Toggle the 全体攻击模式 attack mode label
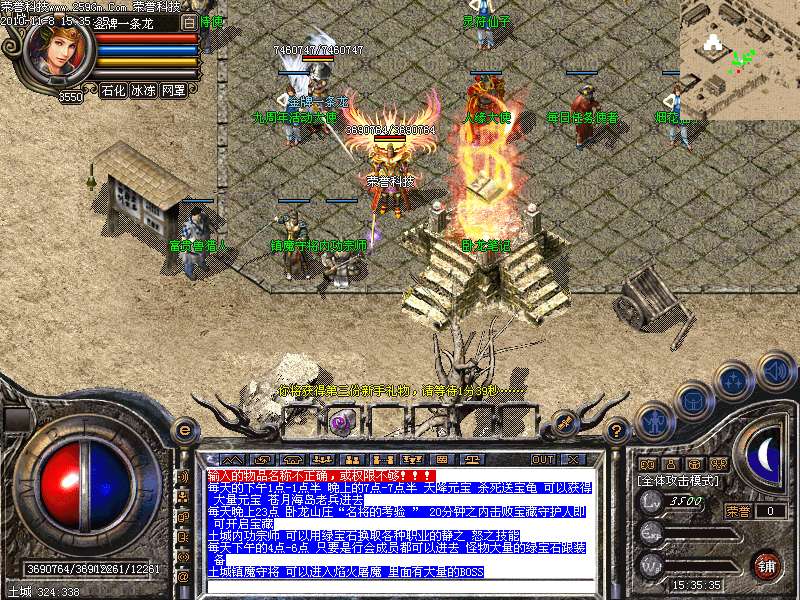 click(x=679, y=480)
